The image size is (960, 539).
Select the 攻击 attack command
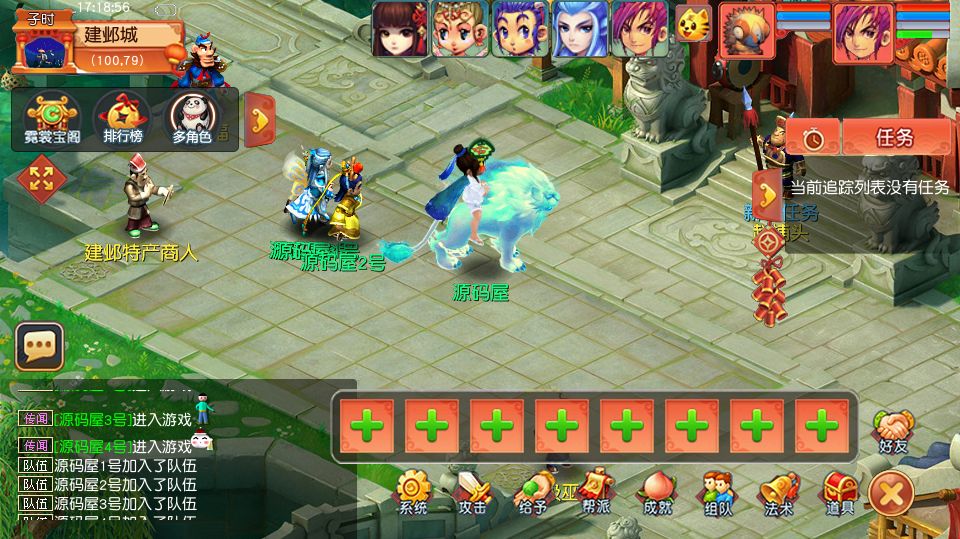(473, 493)
